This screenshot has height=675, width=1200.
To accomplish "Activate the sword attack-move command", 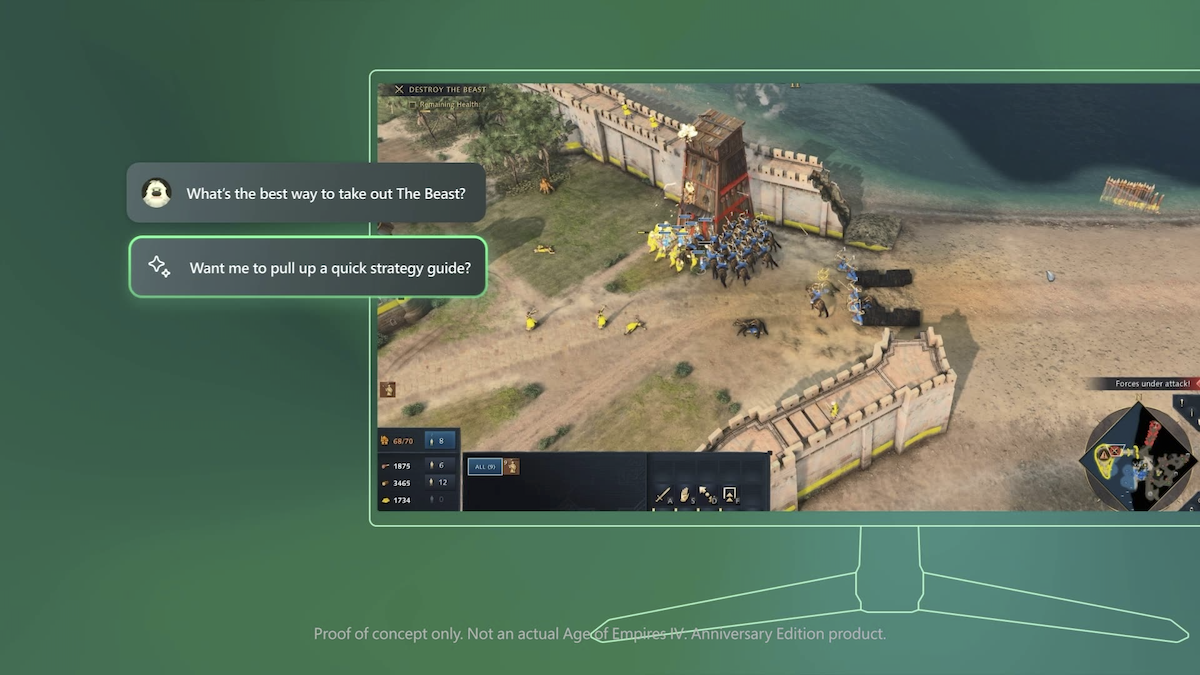I will tap(662, 494).
